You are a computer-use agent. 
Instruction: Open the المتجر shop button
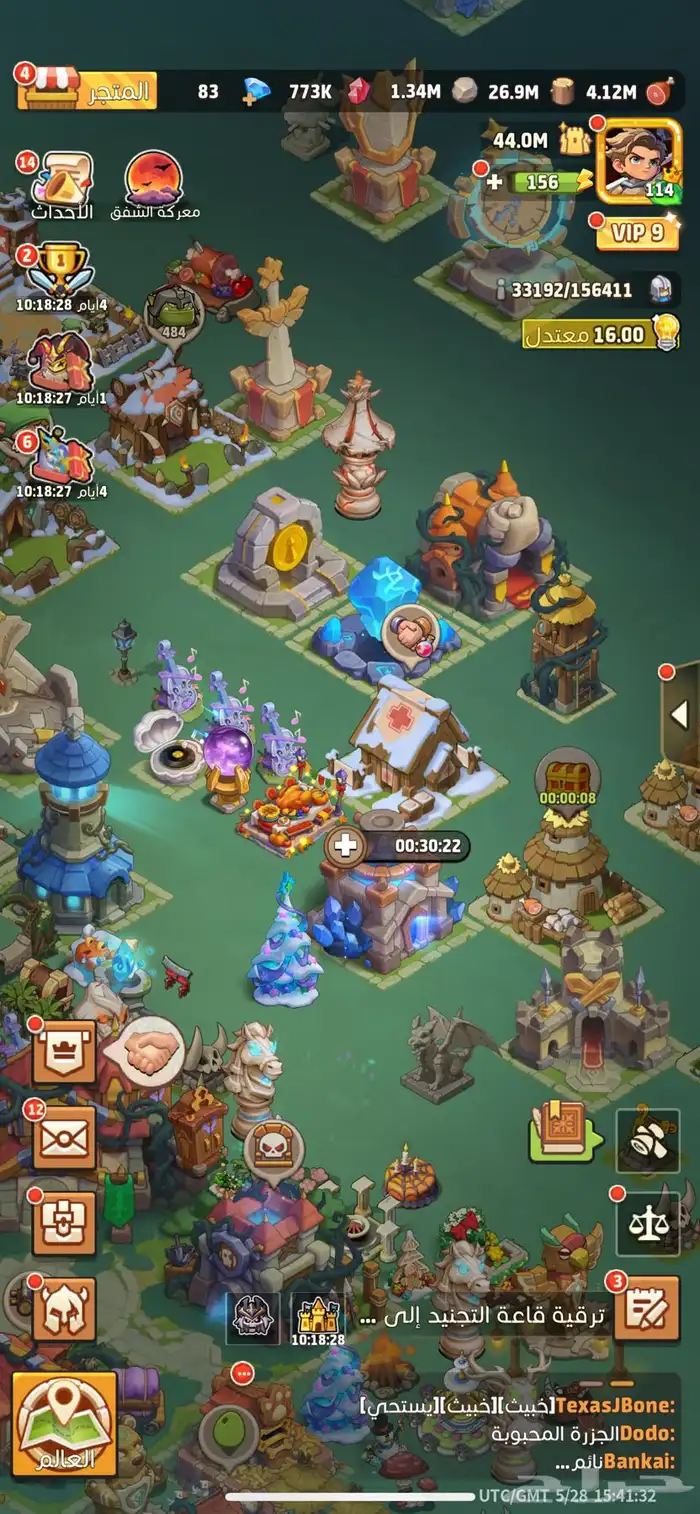click(x=88, y=91)
